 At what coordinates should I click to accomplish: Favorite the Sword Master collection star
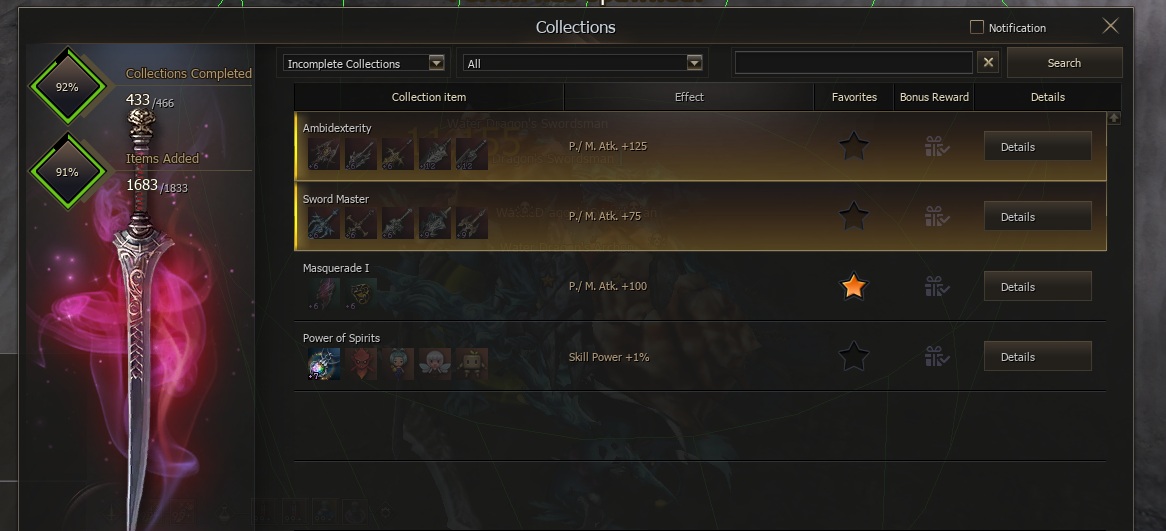click(853, 215)
